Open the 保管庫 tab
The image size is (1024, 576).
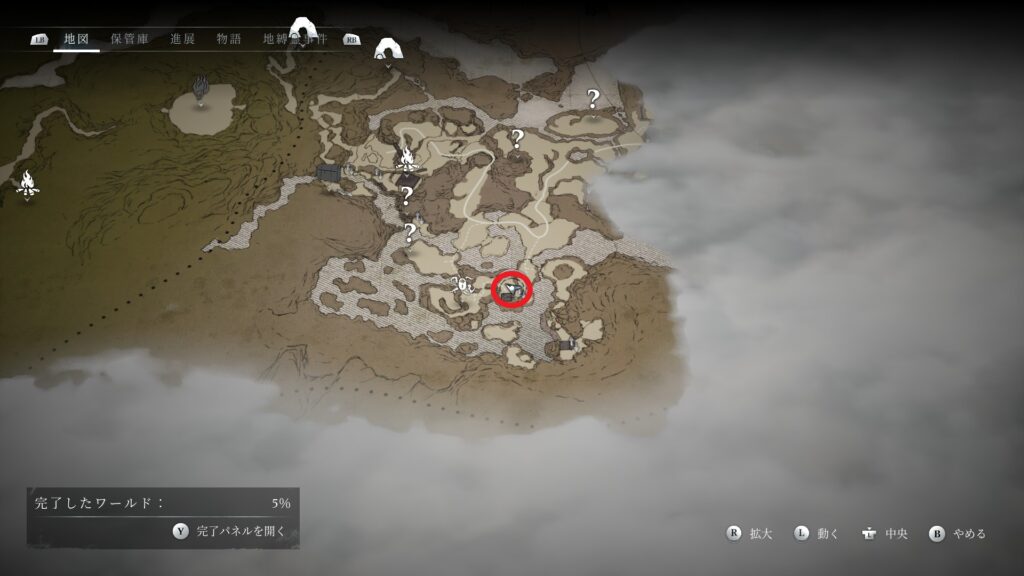(130, 39)
